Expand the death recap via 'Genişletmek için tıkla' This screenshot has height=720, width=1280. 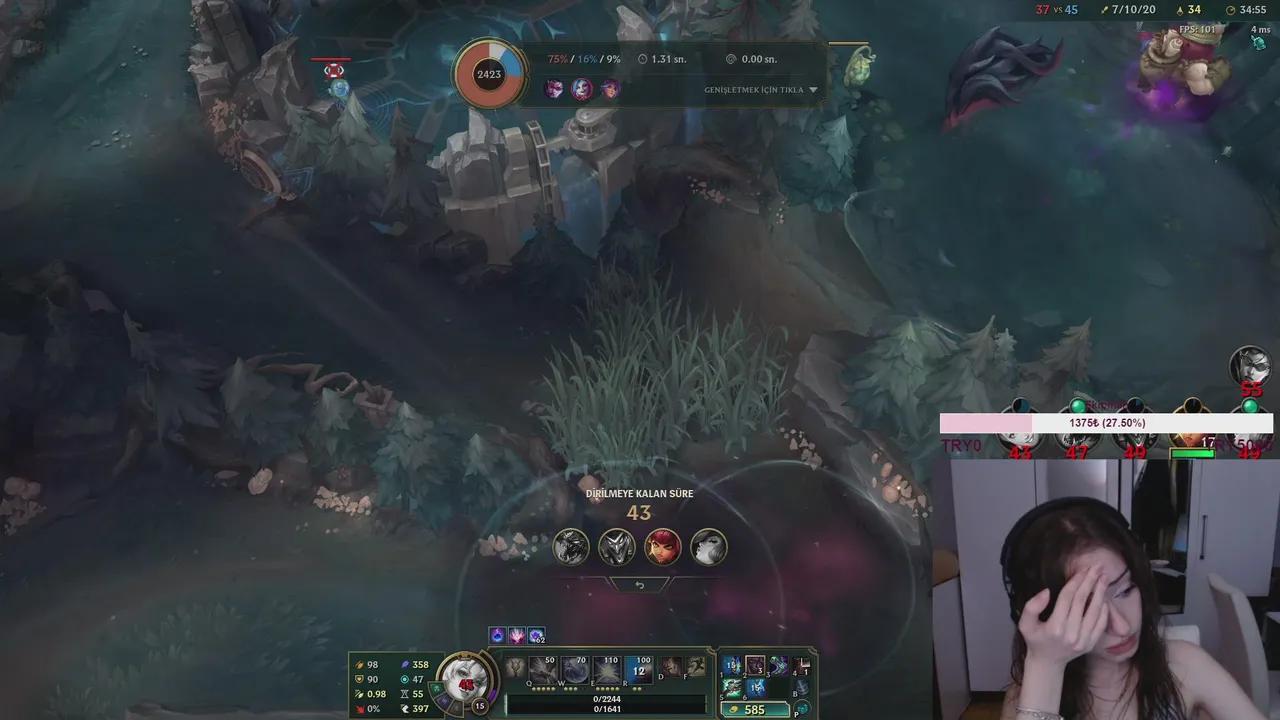[760, 90]
